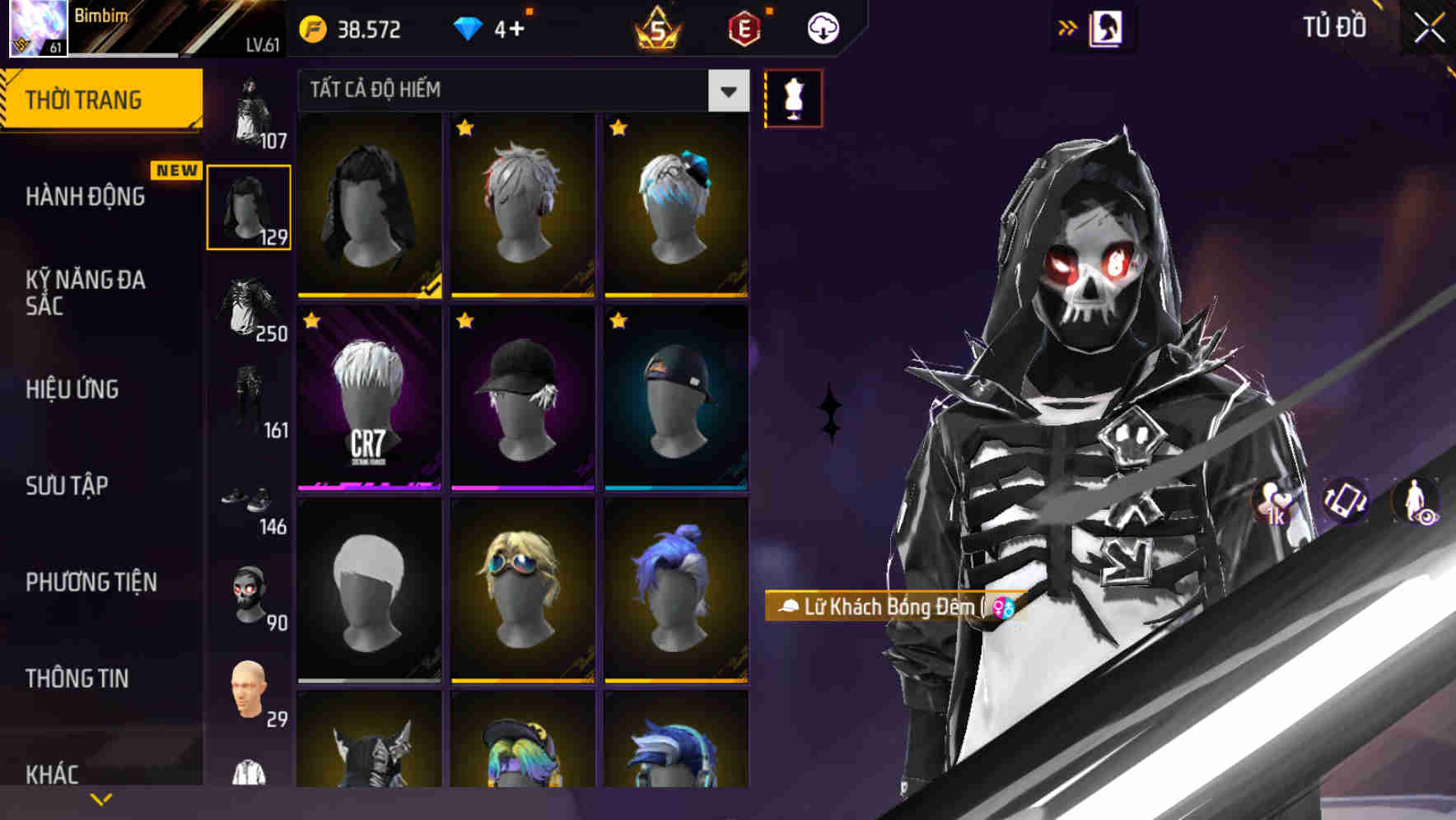Viewport: 1456px width, 820px height.
Task: Toggle favorite star on the black cap
Action: coord(466,322)
